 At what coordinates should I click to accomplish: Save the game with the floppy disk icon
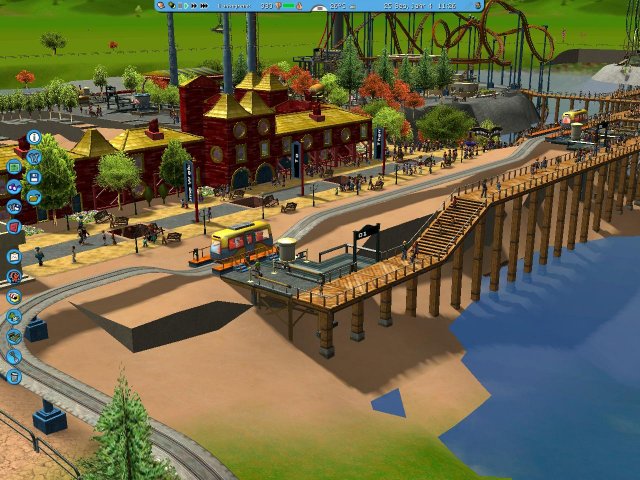[33, 177]
